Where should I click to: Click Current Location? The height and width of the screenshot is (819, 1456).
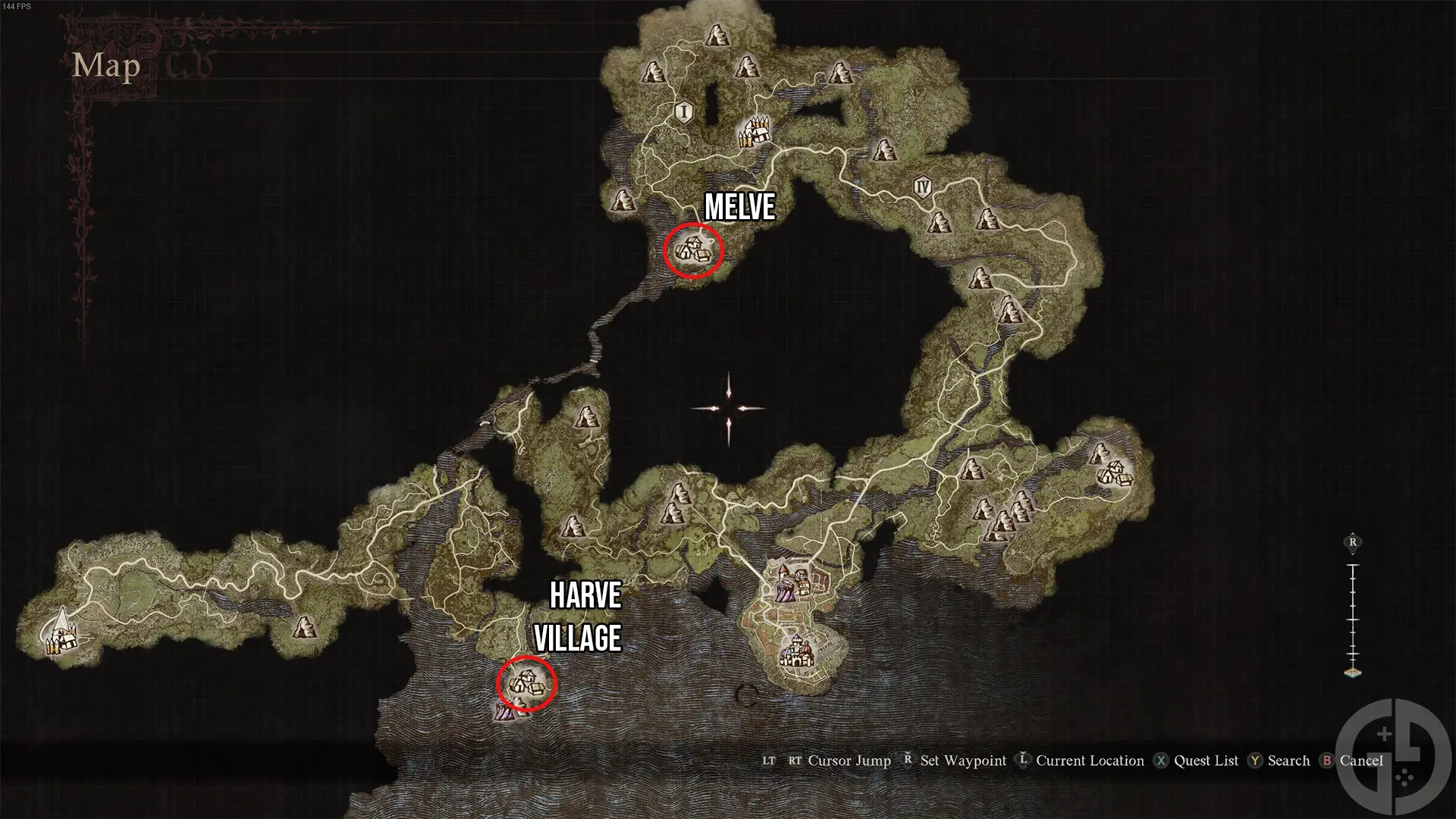click(x=1090, y=761)
